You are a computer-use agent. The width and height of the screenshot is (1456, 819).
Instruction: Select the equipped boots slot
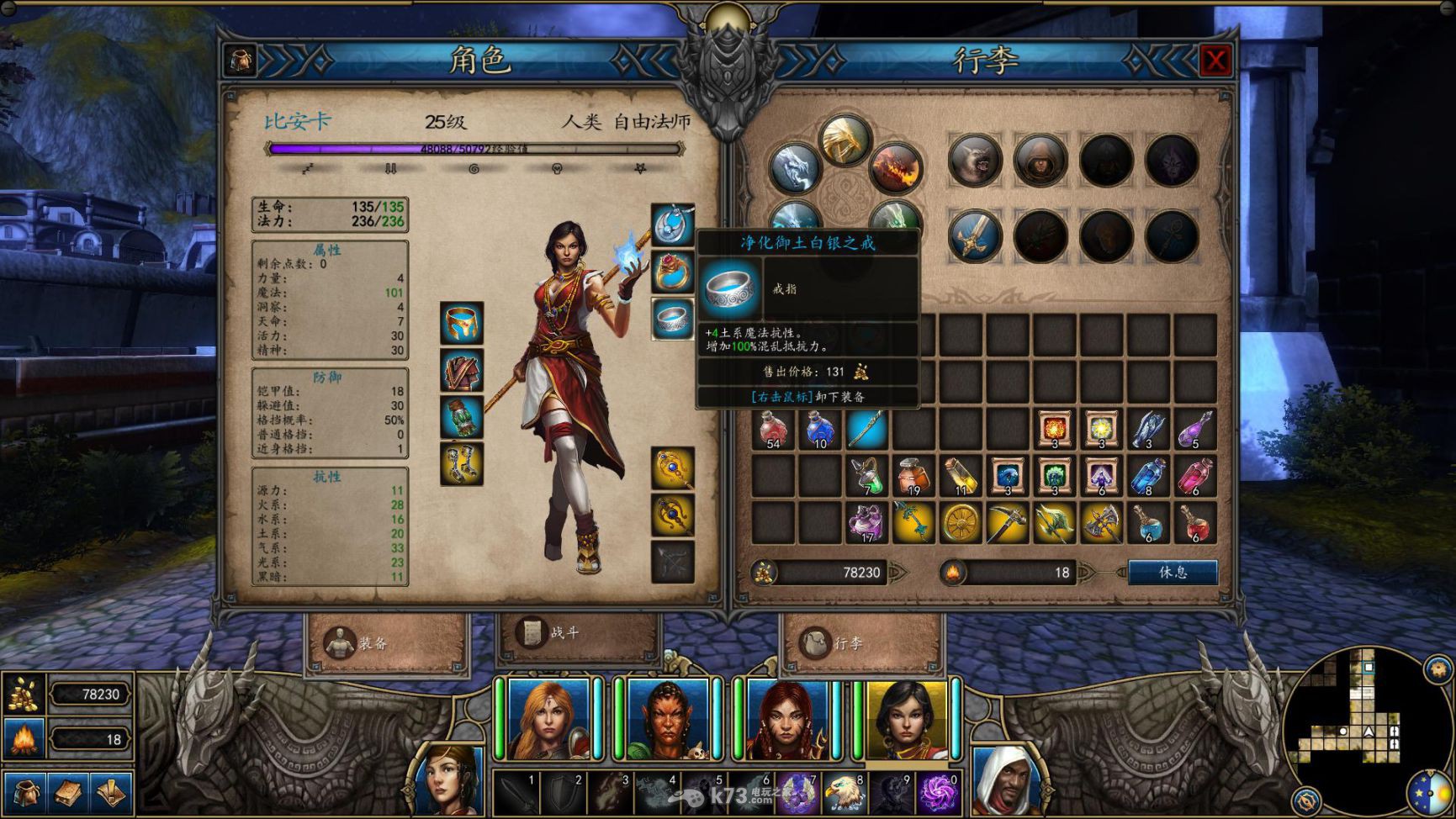(462, 464)
